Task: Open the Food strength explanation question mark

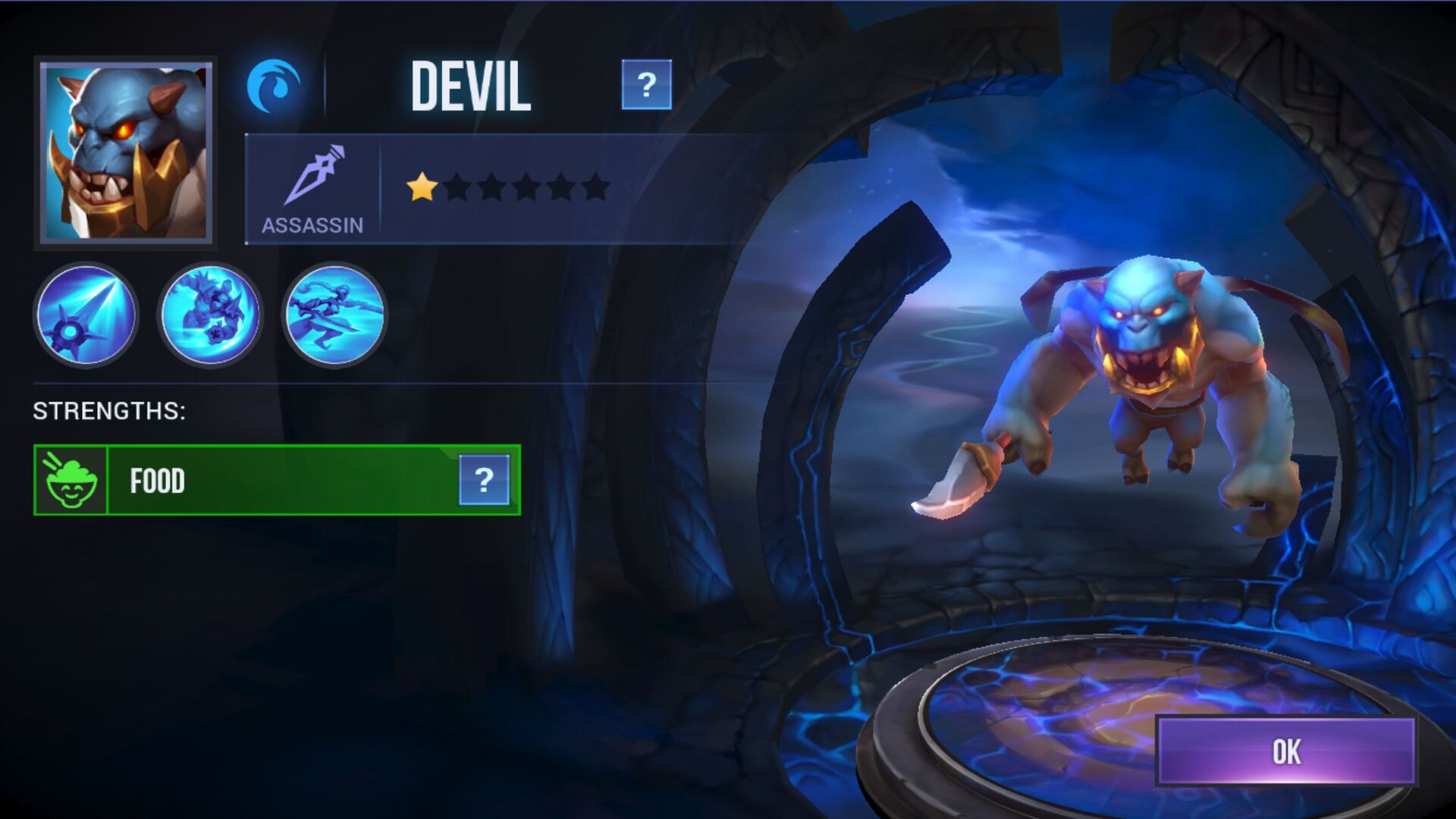Action: tap(483, 479)
